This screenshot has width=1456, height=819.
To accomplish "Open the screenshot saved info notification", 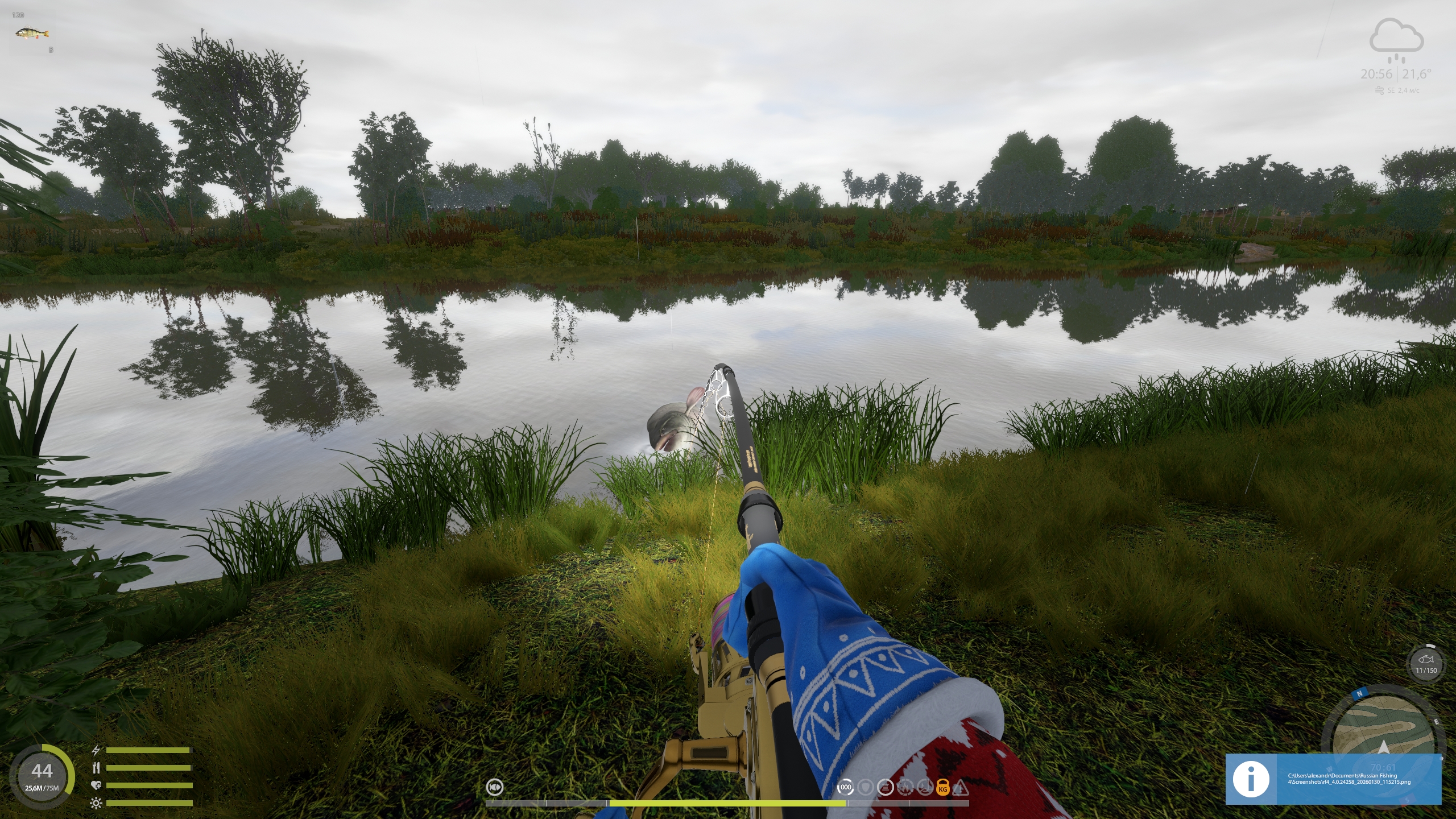I will 1333,779.
